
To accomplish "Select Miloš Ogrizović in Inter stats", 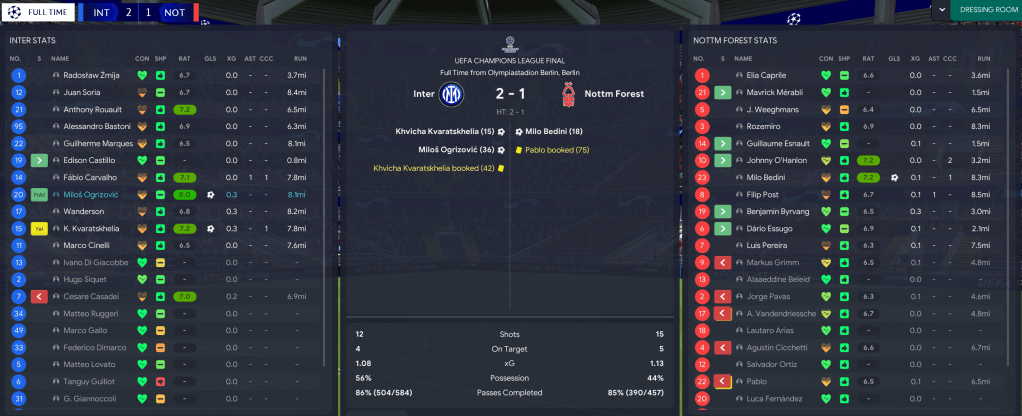I will 93,194.
